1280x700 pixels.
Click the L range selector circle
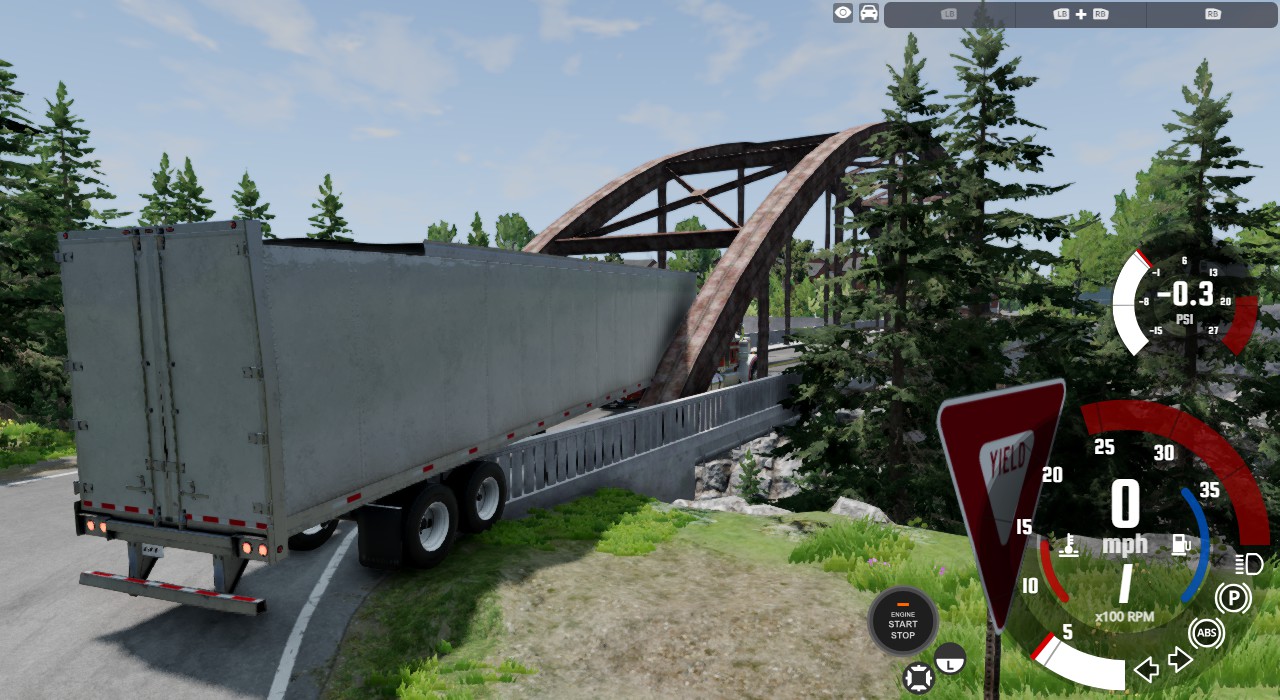click(x=950, y=658)
